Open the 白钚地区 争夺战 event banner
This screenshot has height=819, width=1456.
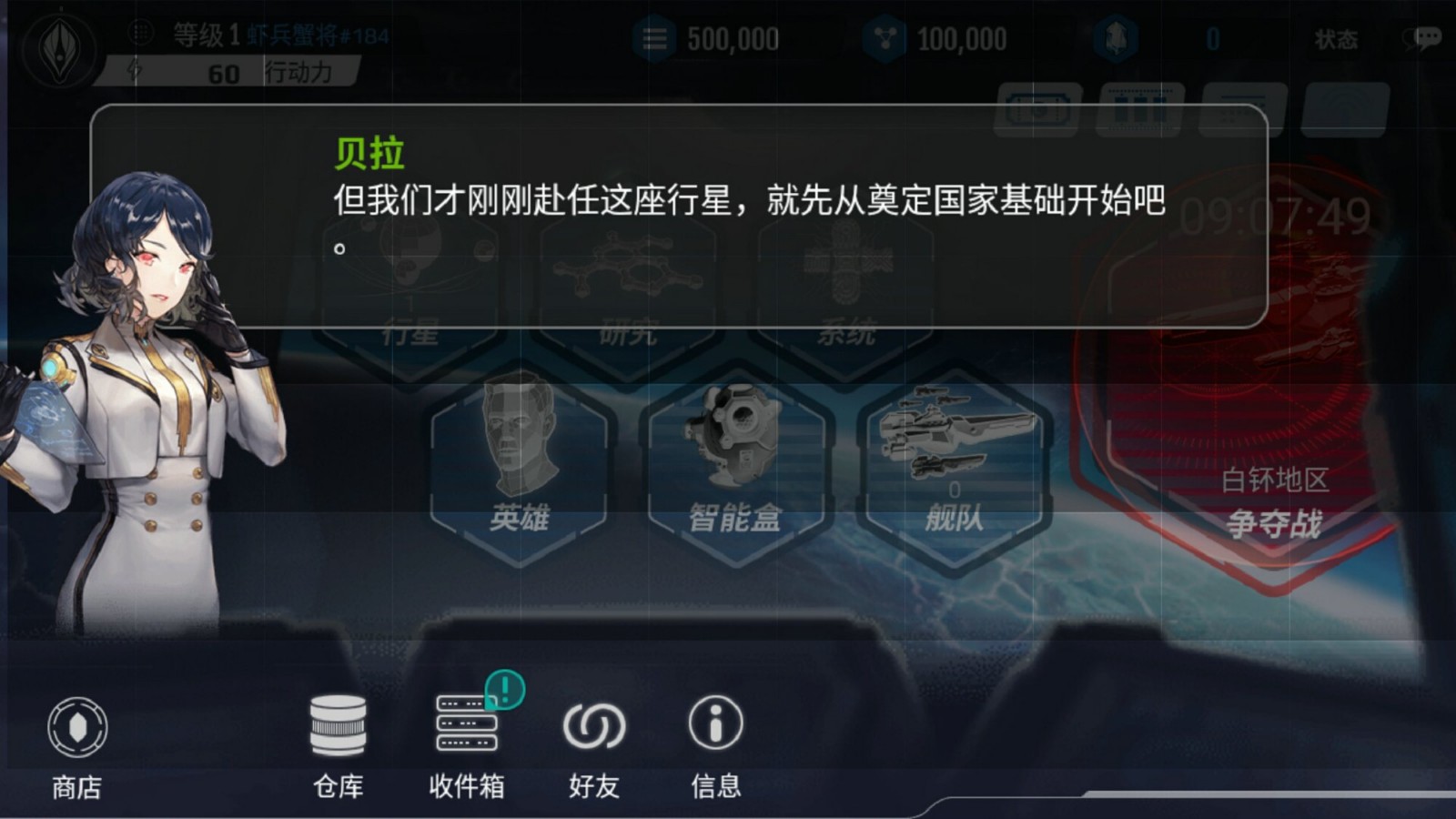(x=1274, y=500)
